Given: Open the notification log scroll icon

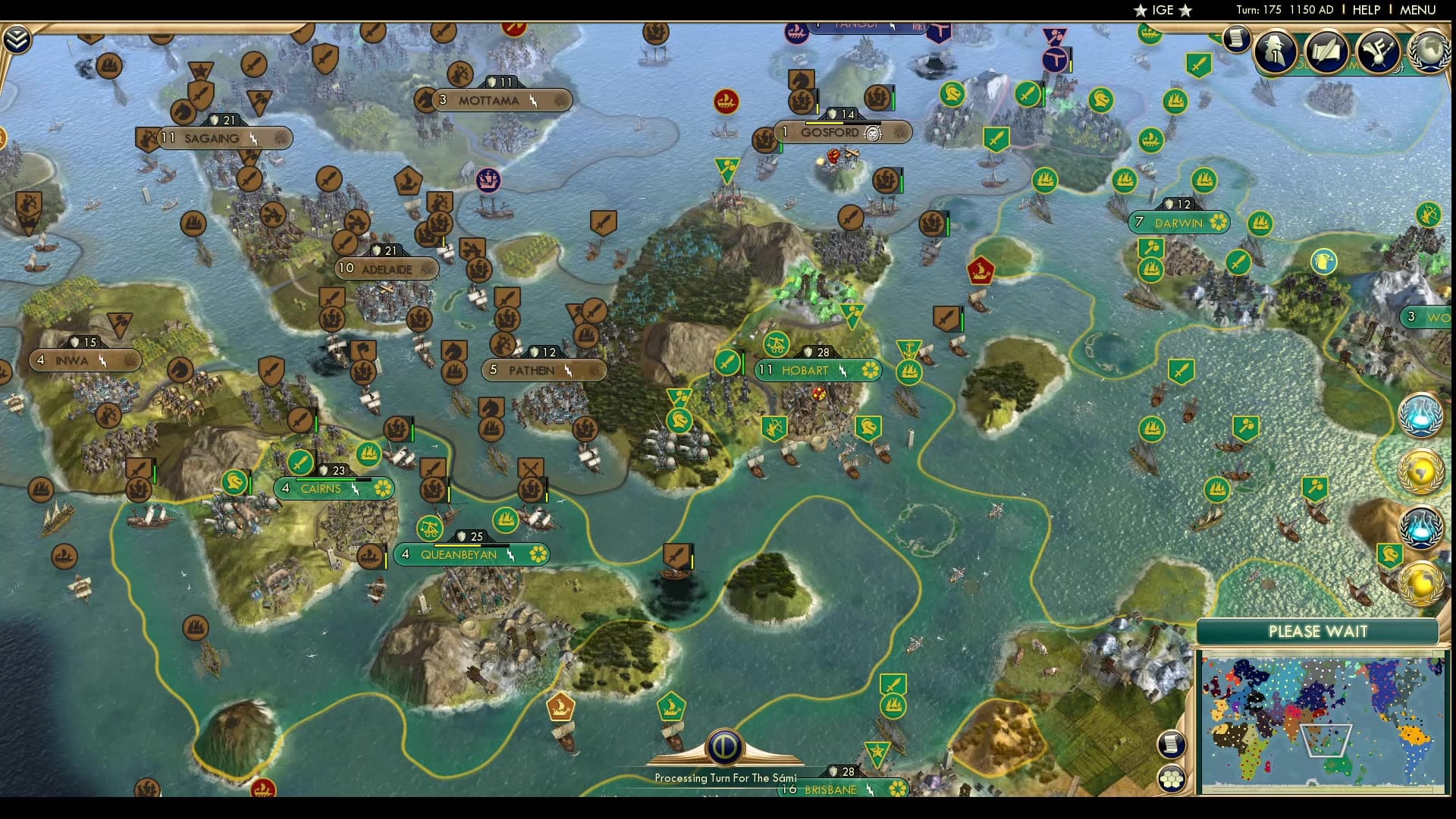Looking at the screenshot, I should click(x=1238, y=38).
